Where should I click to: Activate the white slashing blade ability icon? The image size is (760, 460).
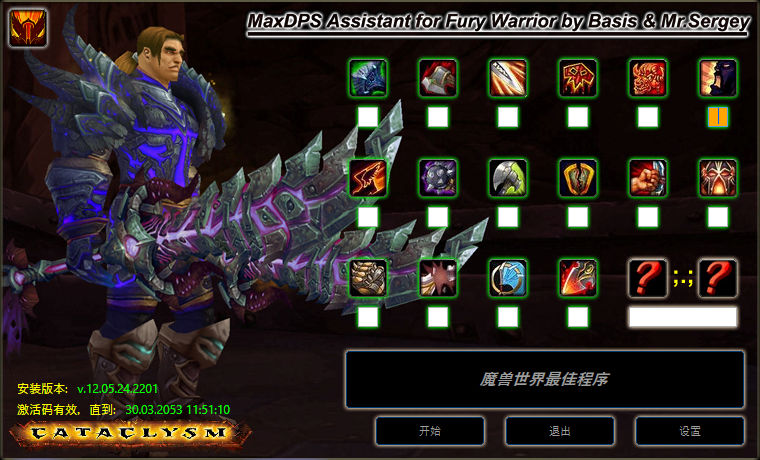point(508,78)
